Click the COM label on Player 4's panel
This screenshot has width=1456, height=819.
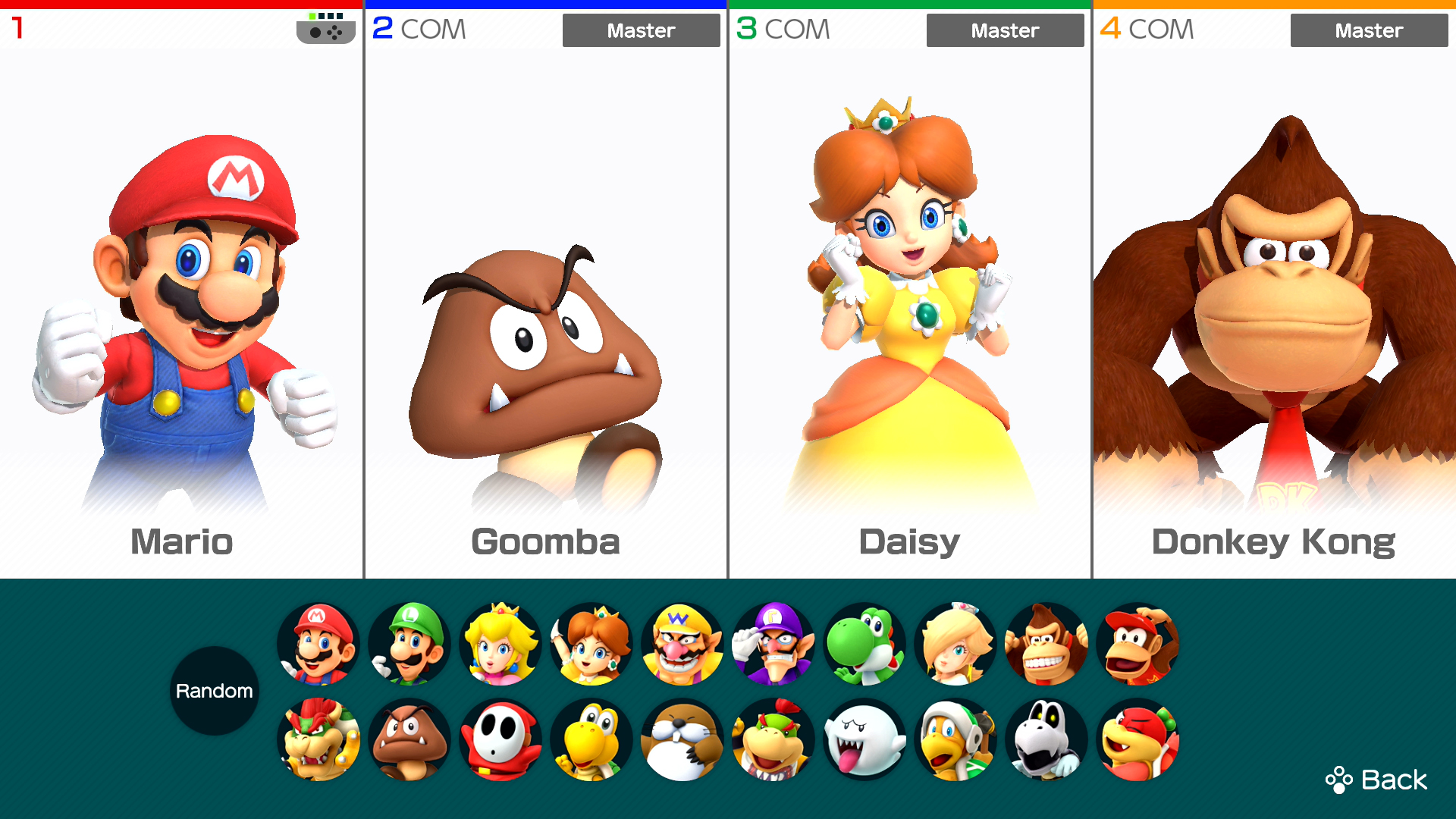(x=1161, y=29)
